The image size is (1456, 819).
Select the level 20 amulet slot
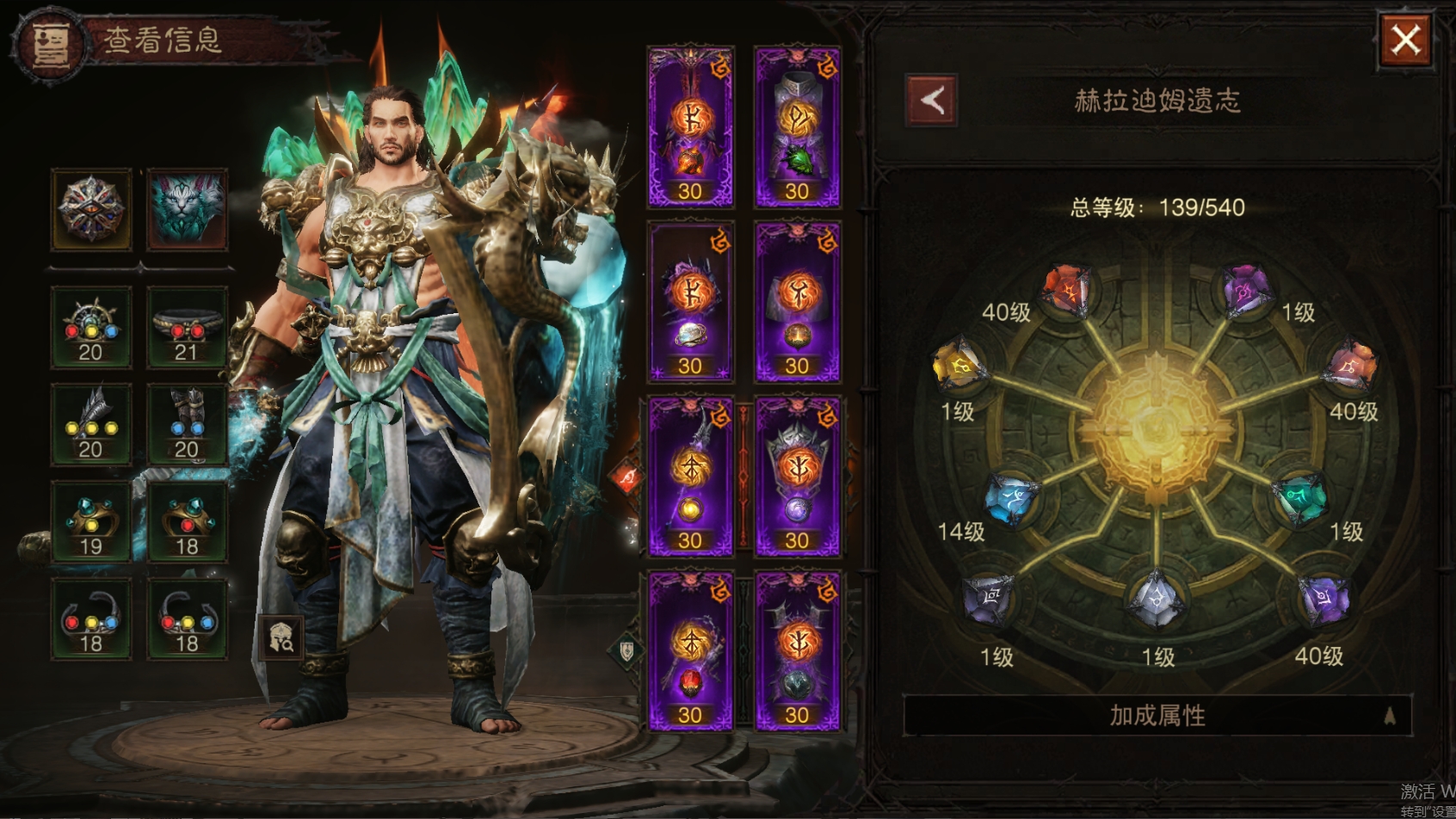[x=91, y=328]
